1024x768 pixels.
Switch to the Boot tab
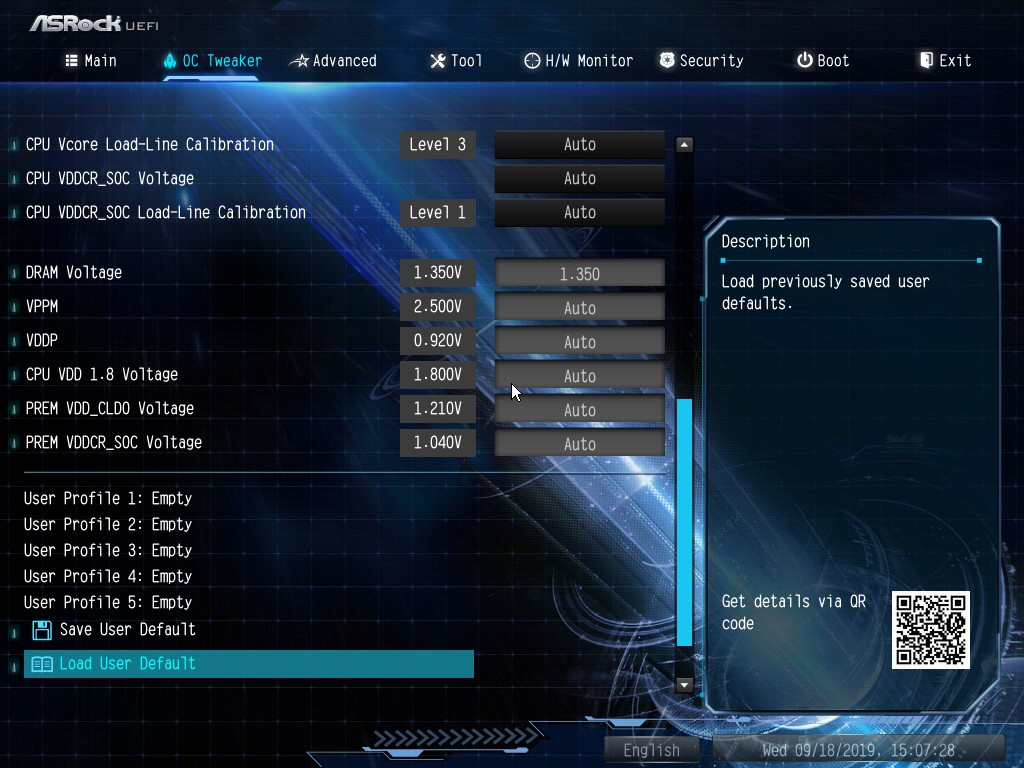click(x=823, y=61)
